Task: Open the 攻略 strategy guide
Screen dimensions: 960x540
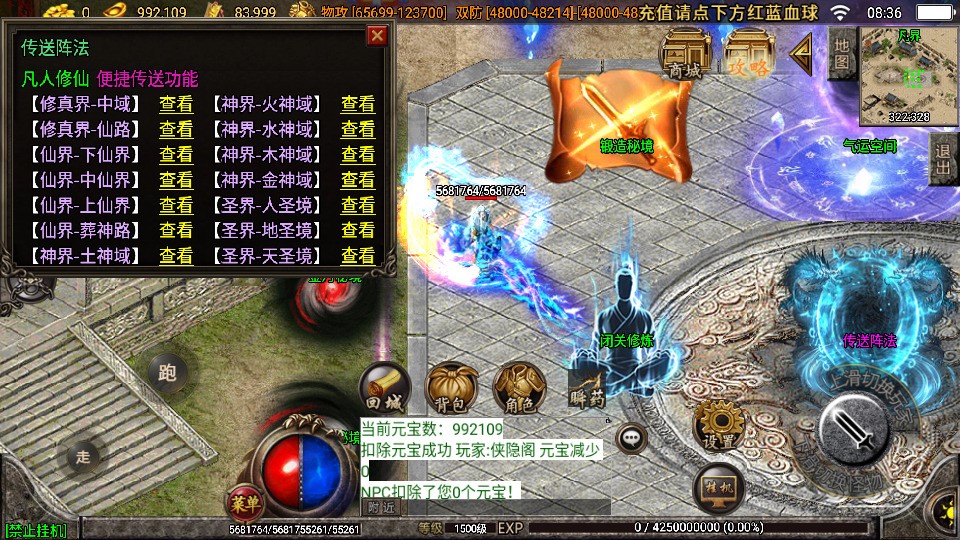Action: pos(749,54)
